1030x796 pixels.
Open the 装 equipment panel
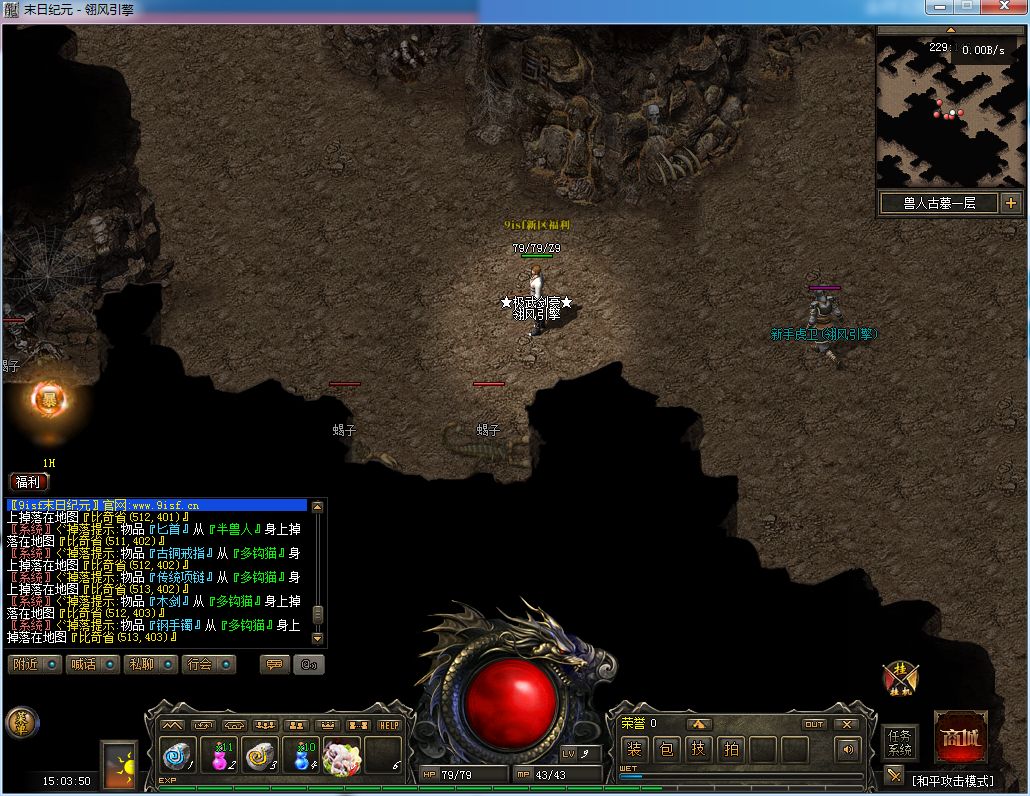(x=634, y=748)
